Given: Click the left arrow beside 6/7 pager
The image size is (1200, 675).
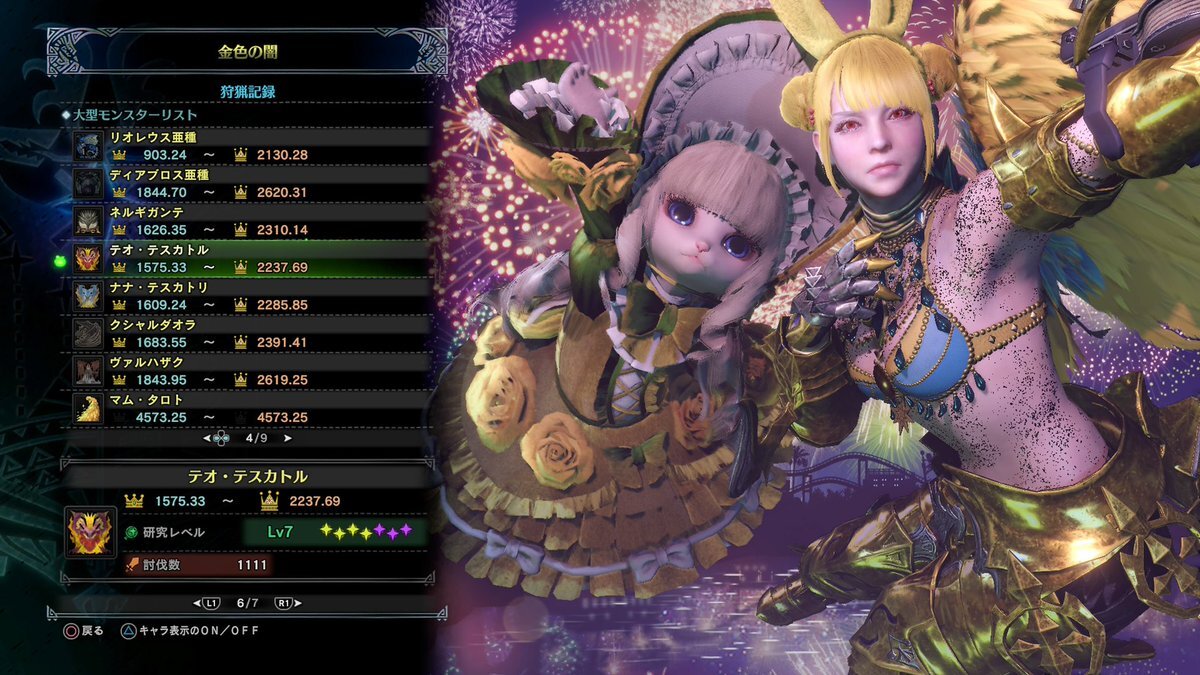Looking at the screenshot, I should coord(198,604).
